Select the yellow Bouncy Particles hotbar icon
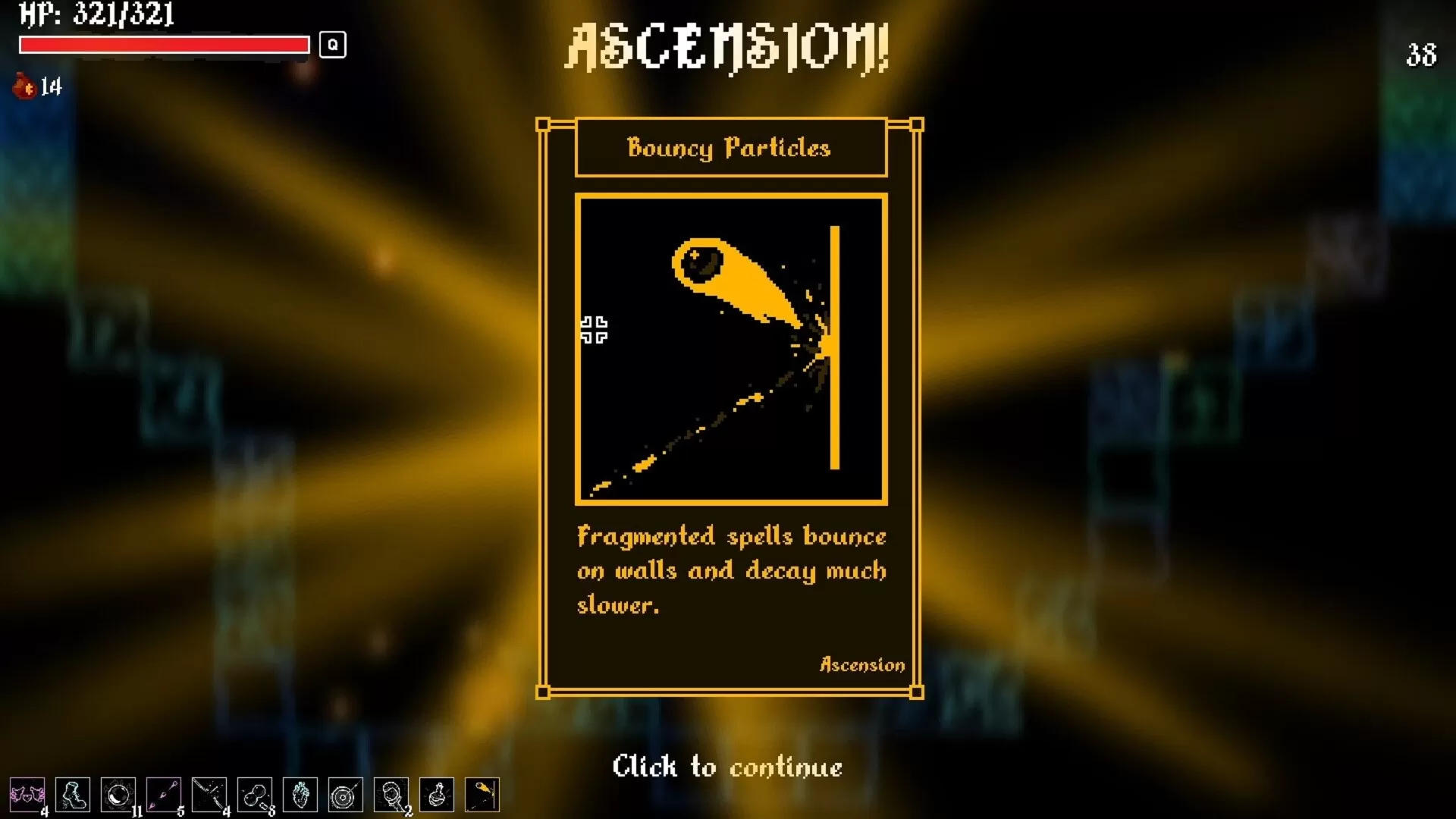 pos(482,795)
